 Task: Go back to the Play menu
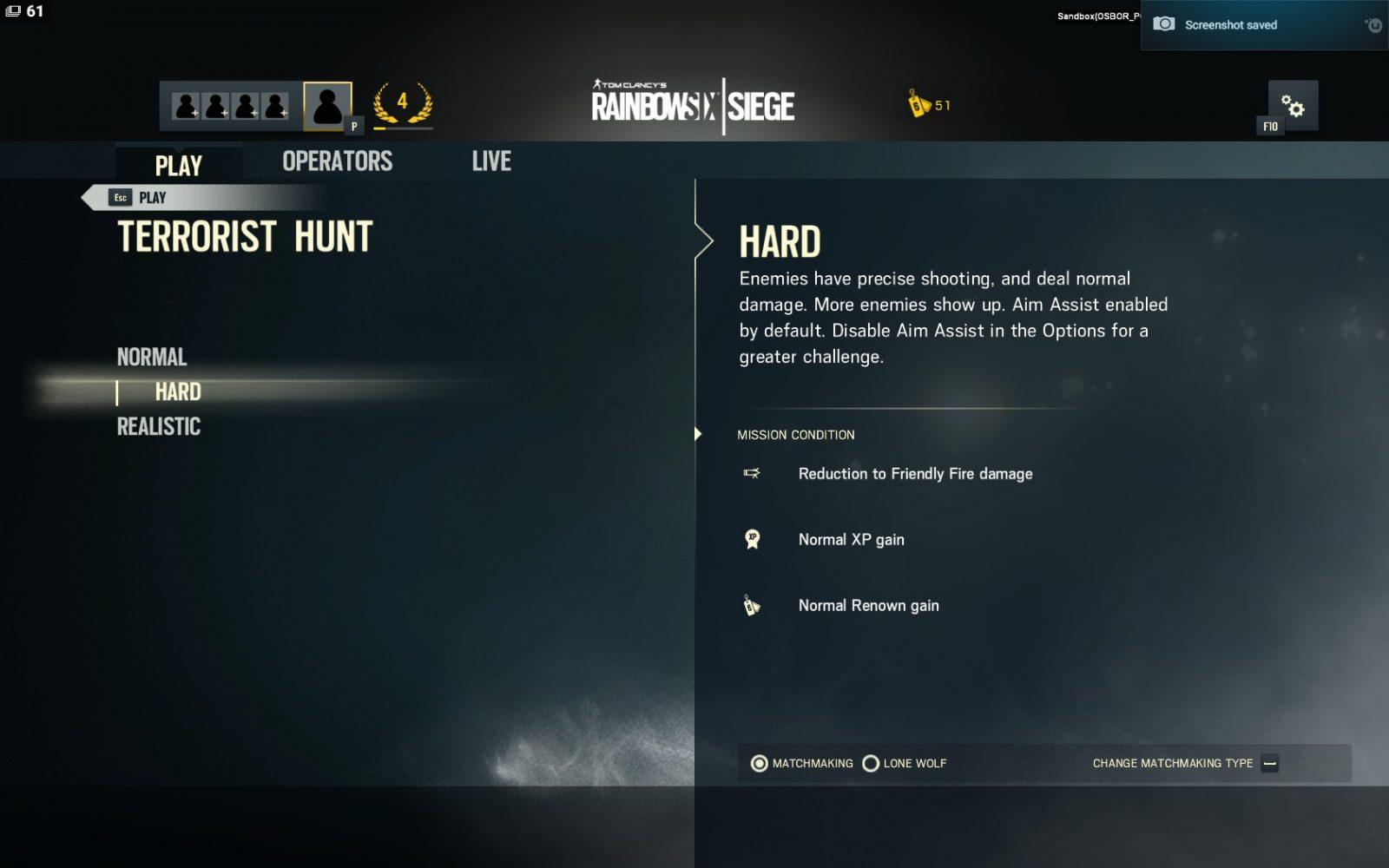139,198
